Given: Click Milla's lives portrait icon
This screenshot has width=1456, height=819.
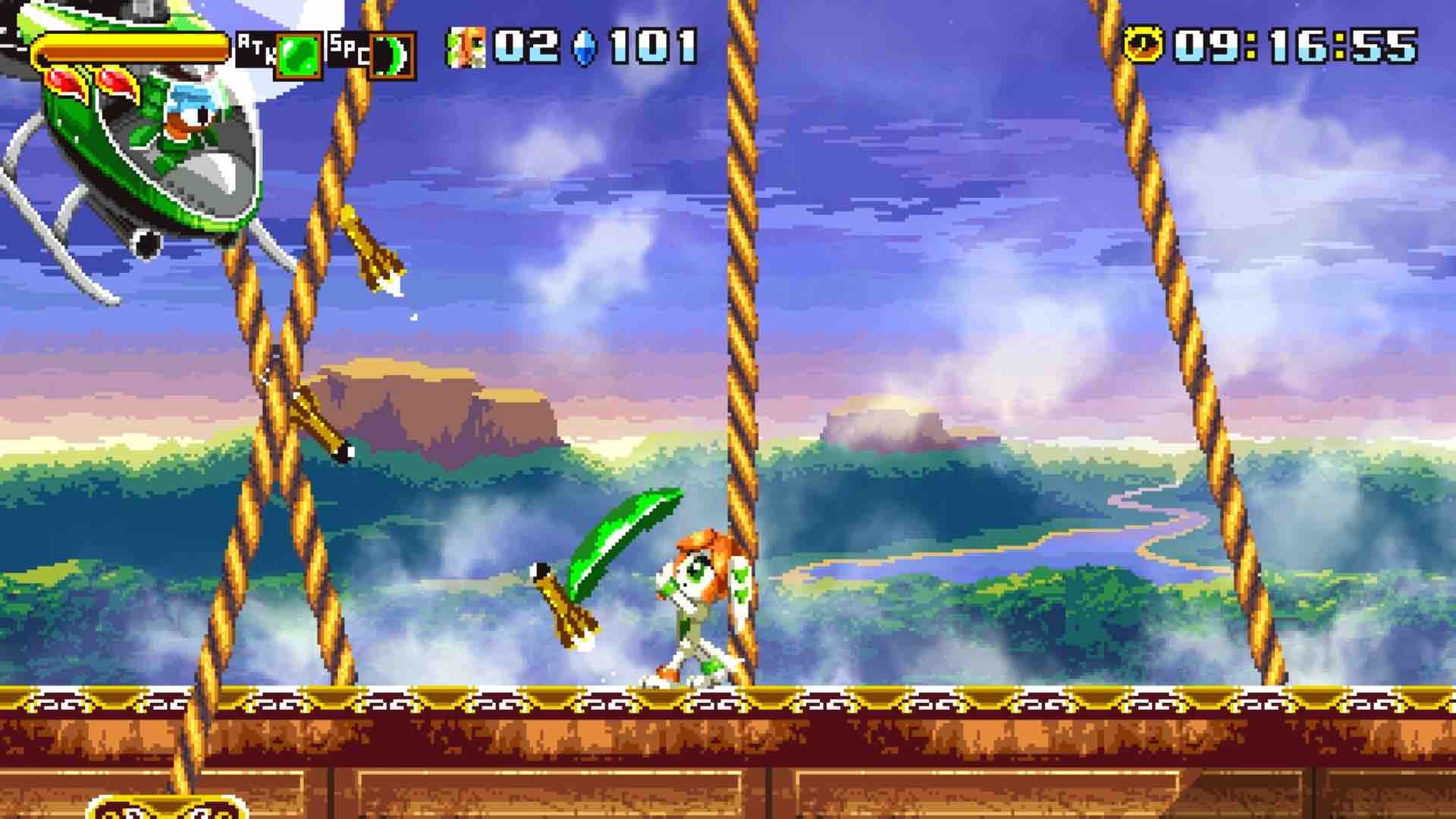Looking at the screenshot, I should point(466,48).
